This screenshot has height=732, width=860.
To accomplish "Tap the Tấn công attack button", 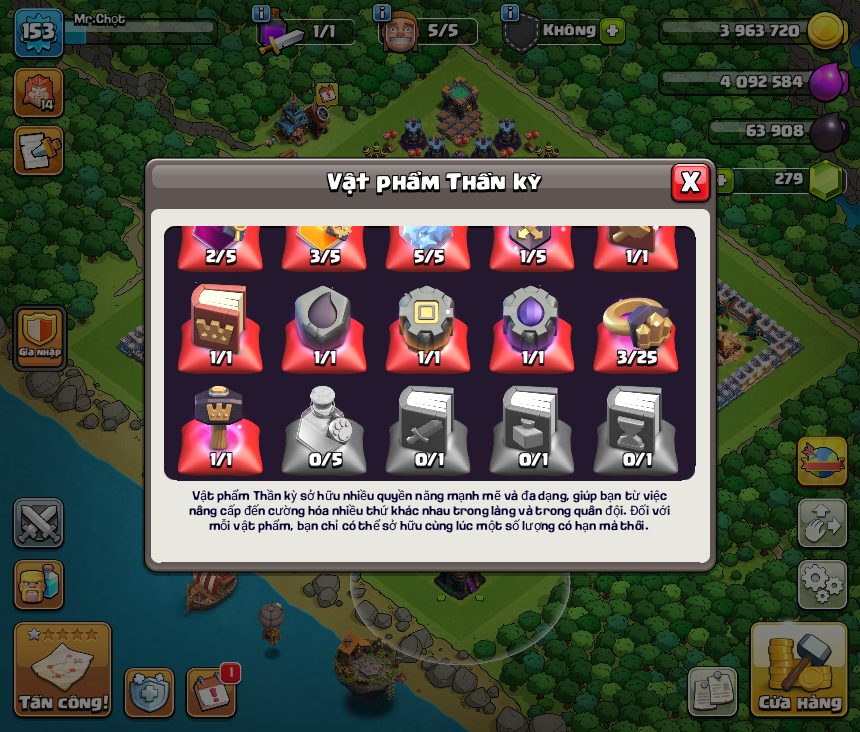I will tap(62, 669).
